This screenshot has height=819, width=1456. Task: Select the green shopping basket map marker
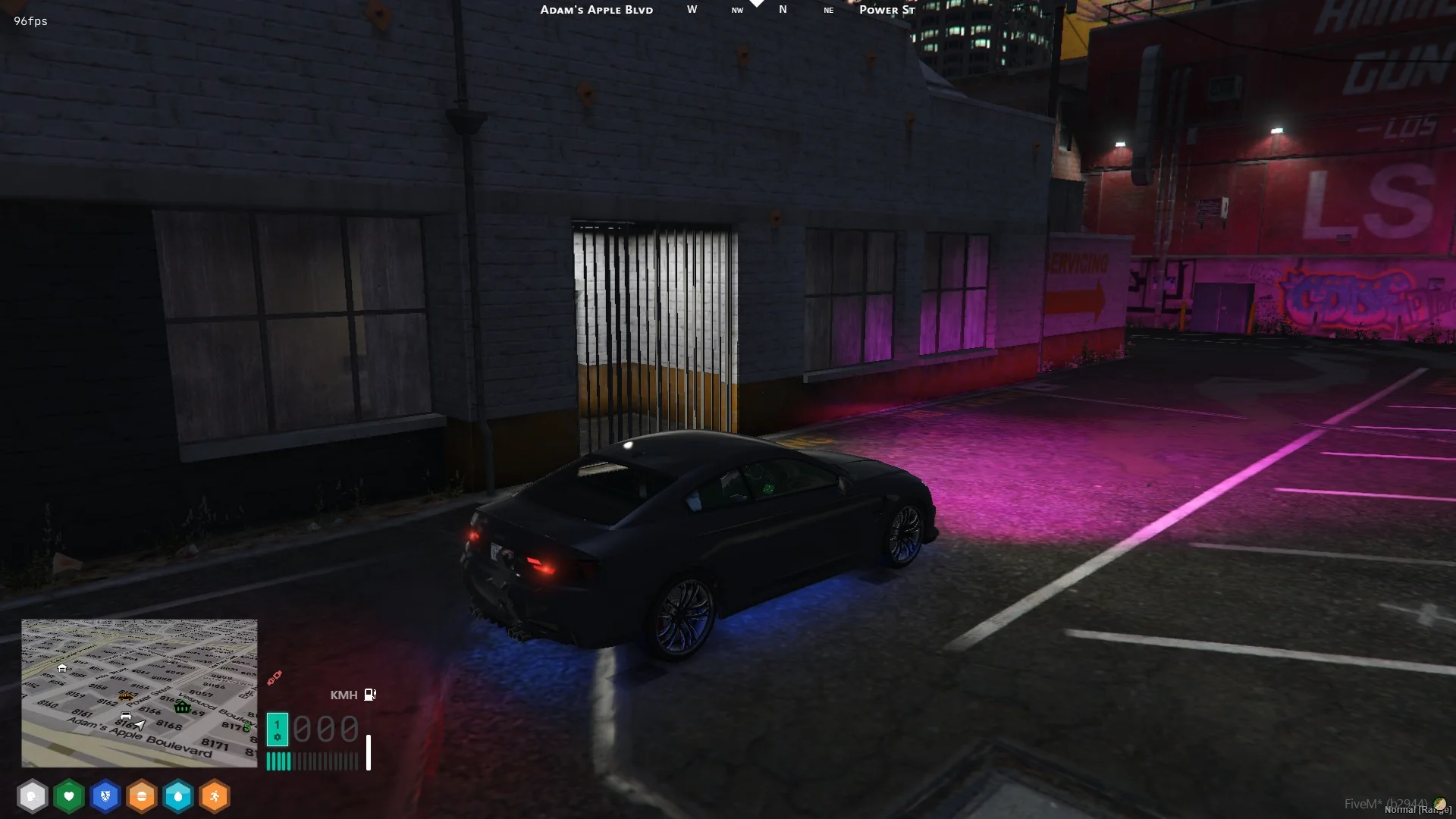(182, 707)
